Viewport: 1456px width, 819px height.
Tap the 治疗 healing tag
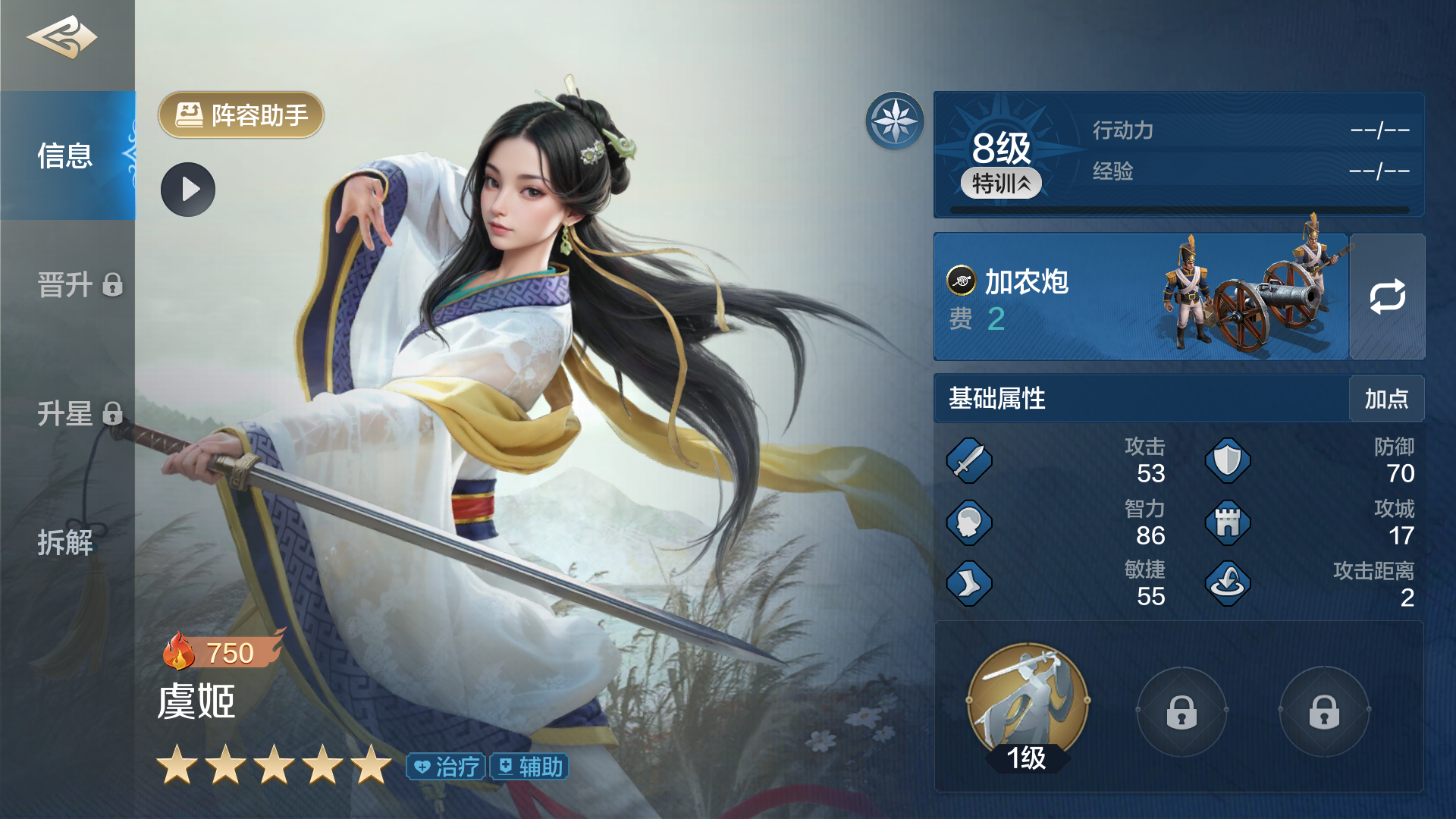tap(447, 767)
